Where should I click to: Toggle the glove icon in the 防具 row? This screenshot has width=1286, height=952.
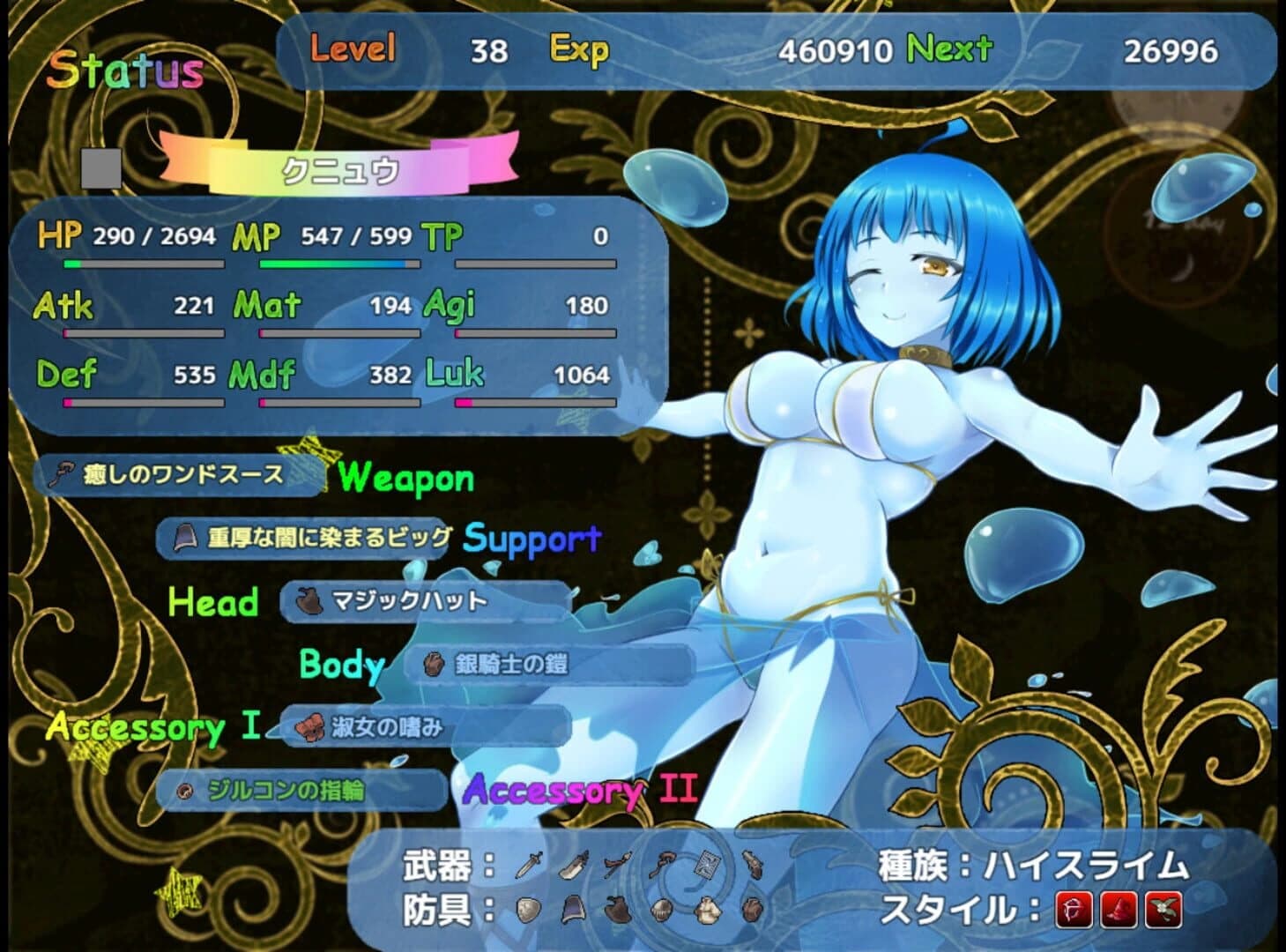point(754,909)
